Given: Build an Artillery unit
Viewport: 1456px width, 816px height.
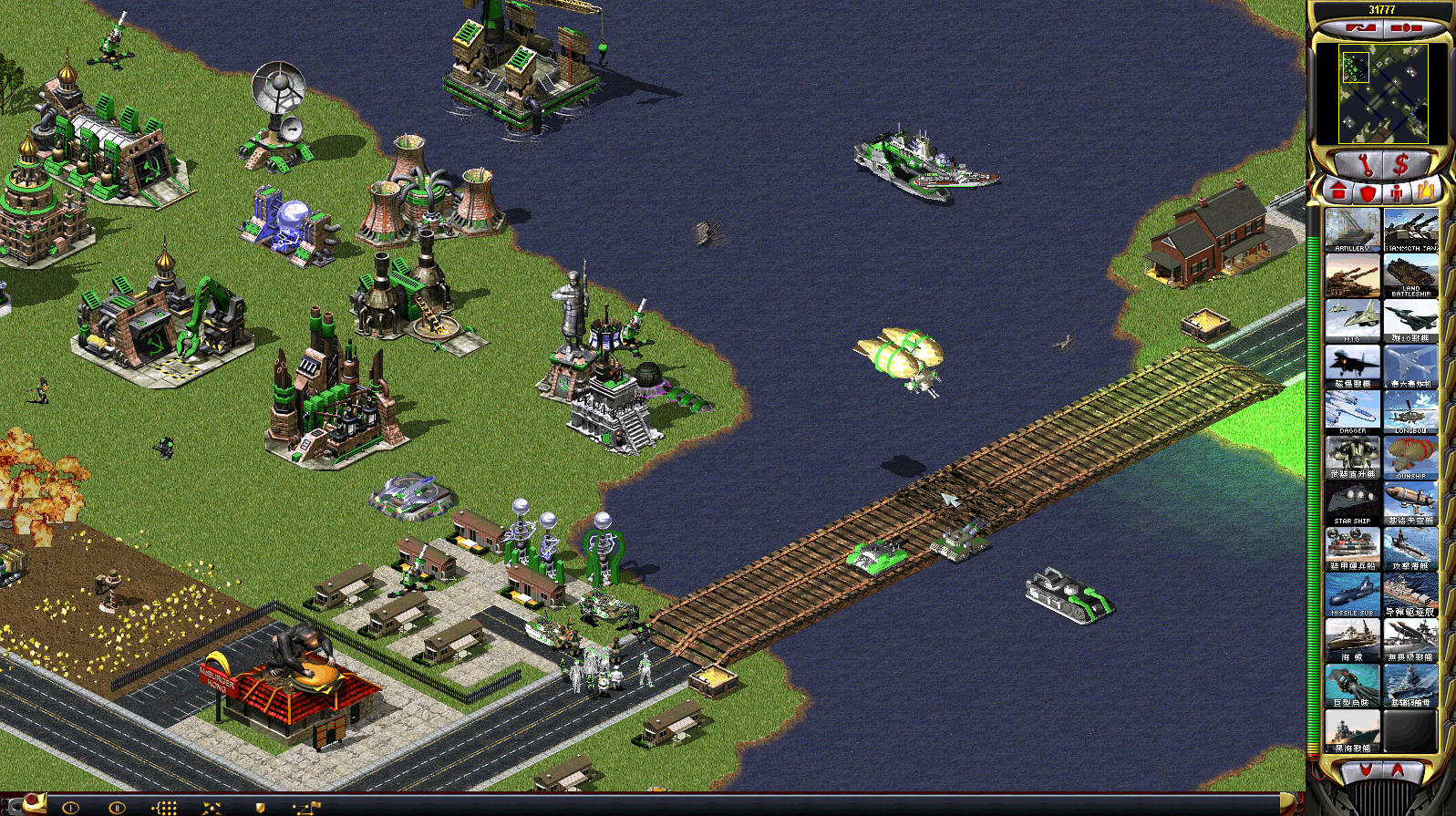Looking at the screenshot, I should click(x=1352, y=229).
